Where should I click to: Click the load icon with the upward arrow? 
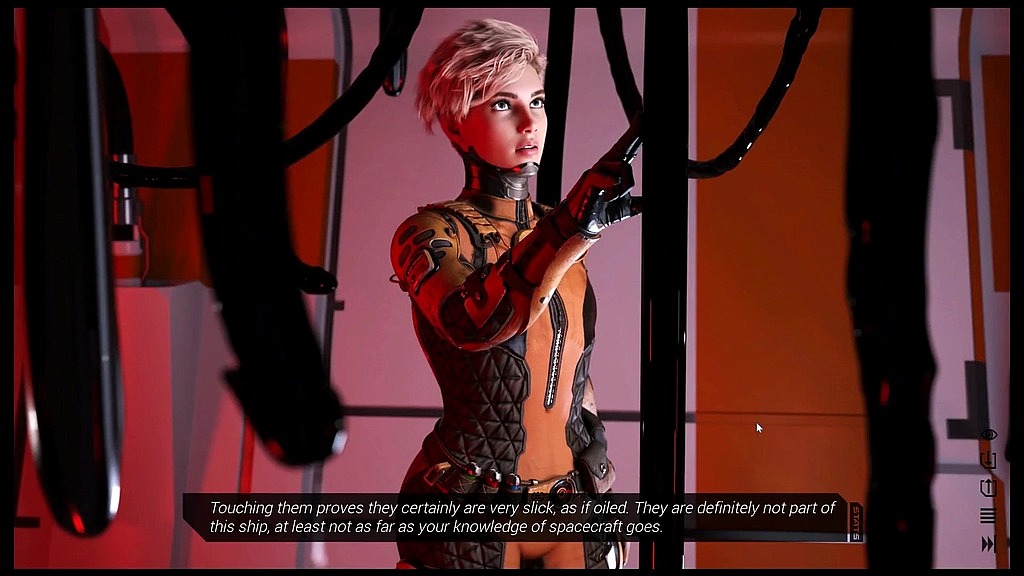coord(988,488)
